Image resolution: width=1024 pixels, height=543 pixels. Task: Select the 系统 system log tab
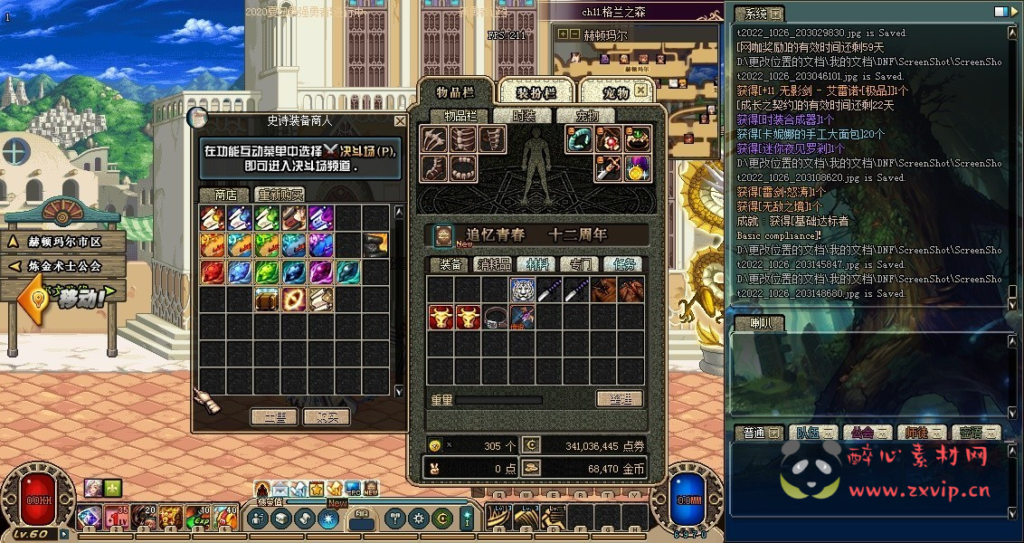coord(758,13)
